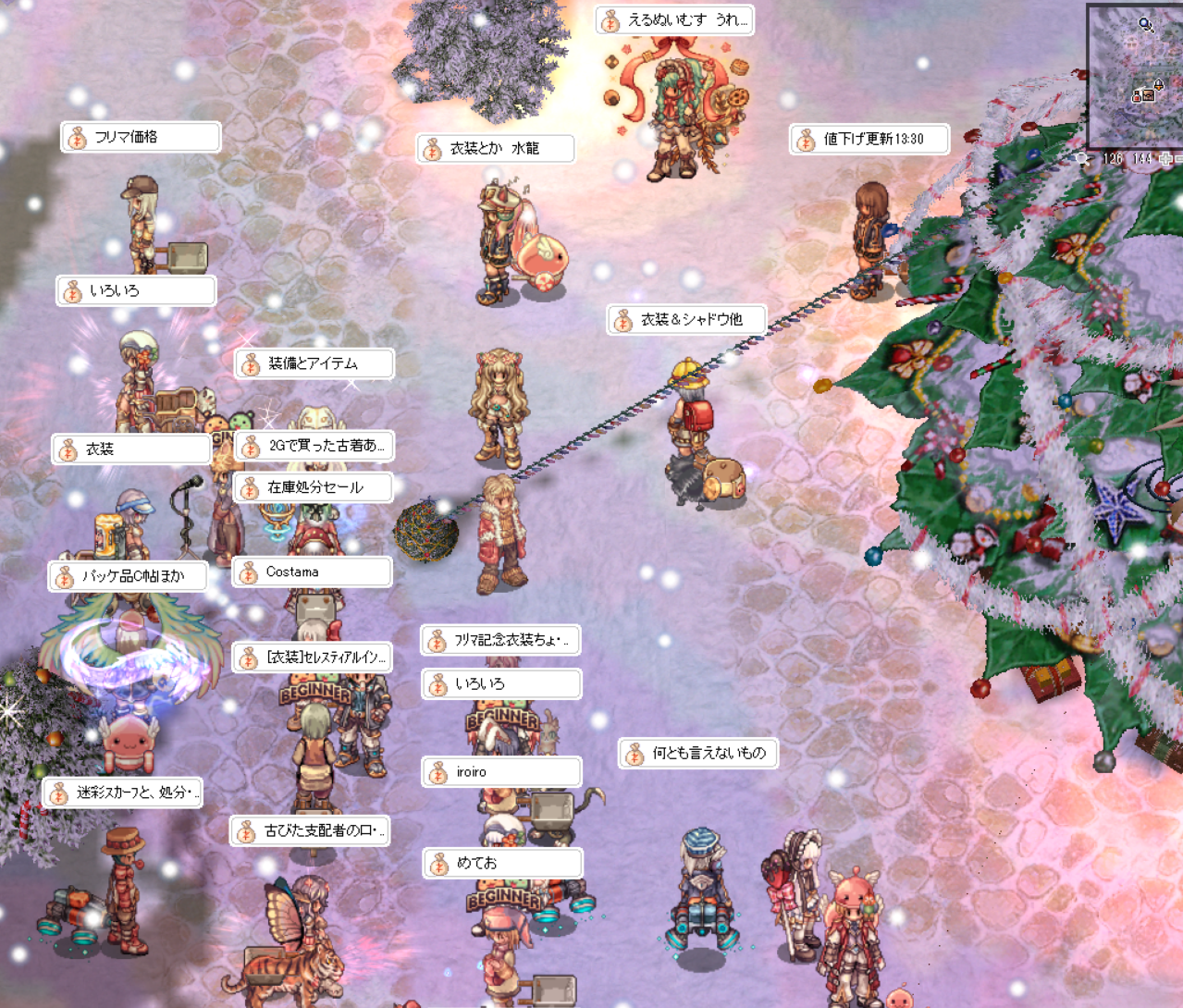Open the 在庫処分セール shop sign

[x=314, y=487]
